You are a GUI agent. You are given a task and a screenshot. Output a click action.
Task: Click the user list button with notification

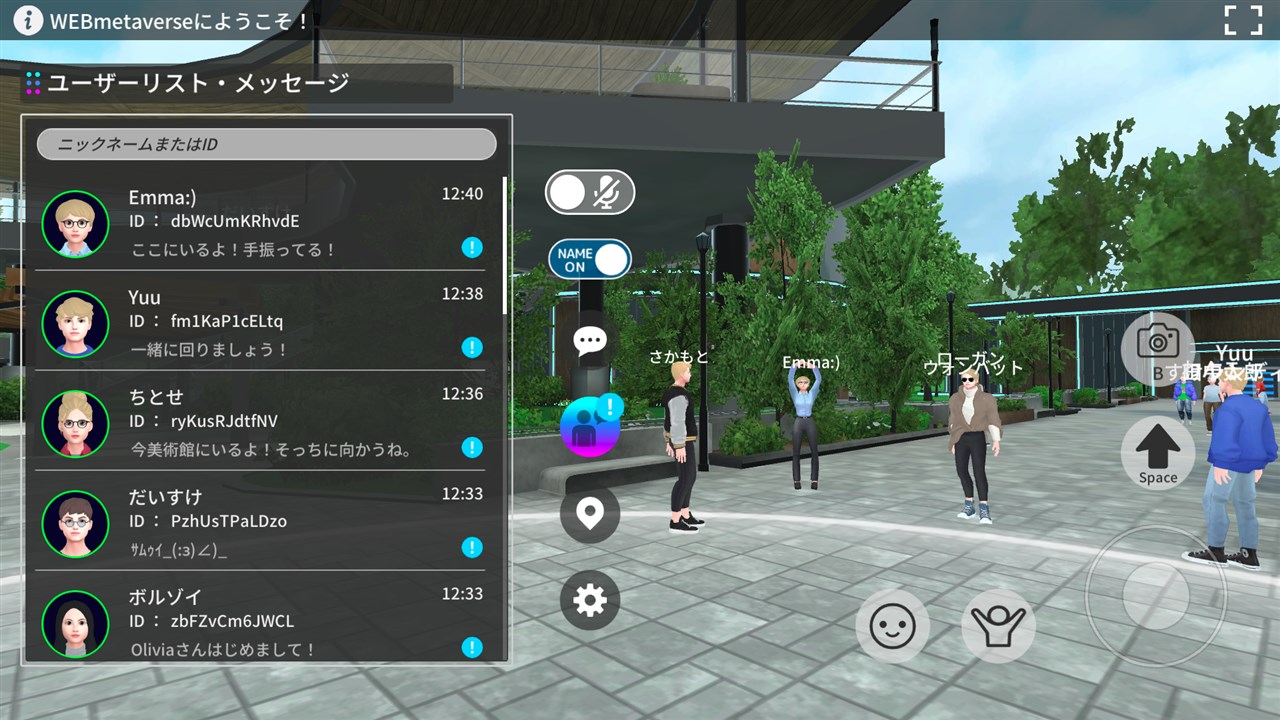[x=590, y=426]
